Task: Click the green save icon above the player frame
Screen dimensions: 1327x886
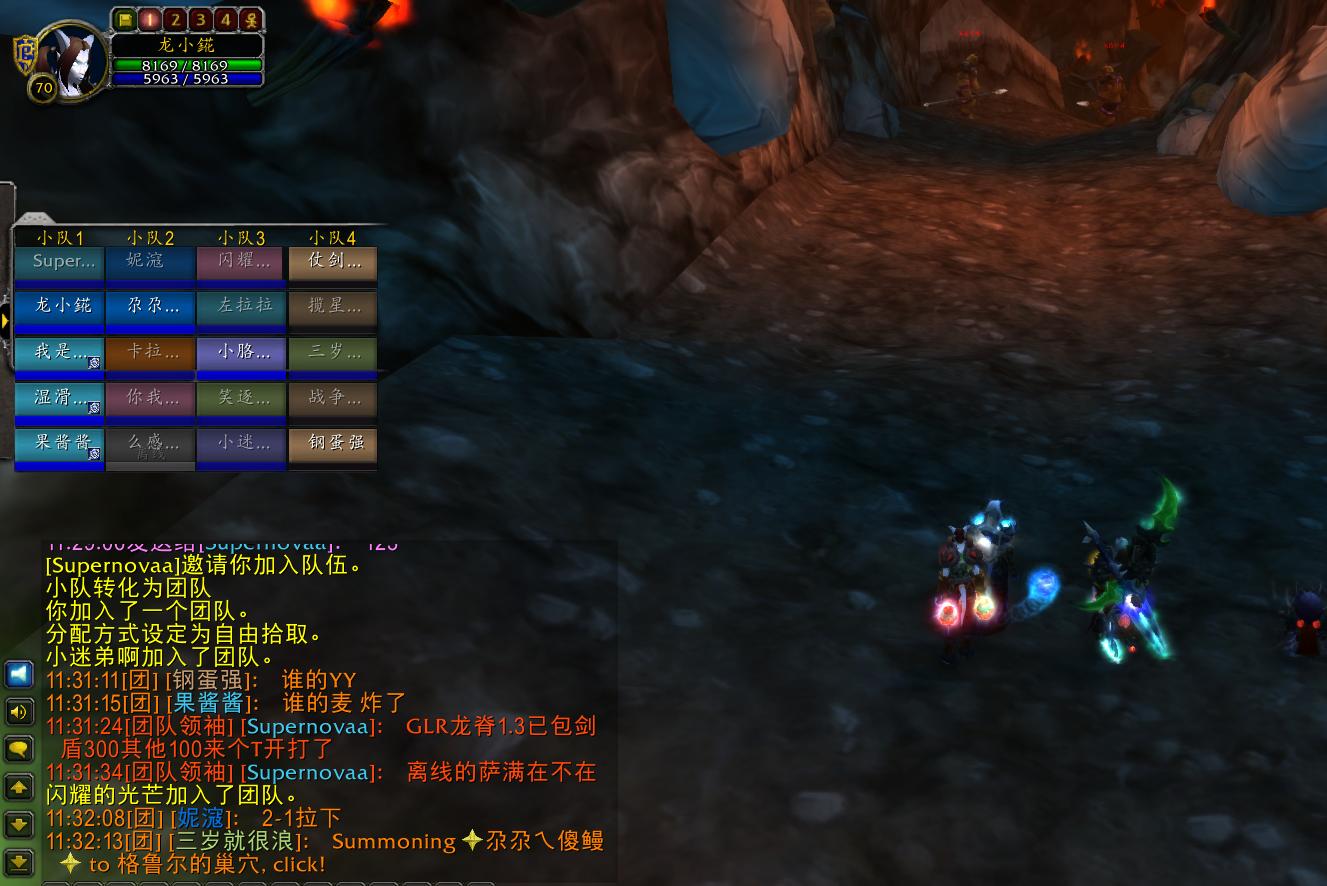Action: [x=124, y=19]
